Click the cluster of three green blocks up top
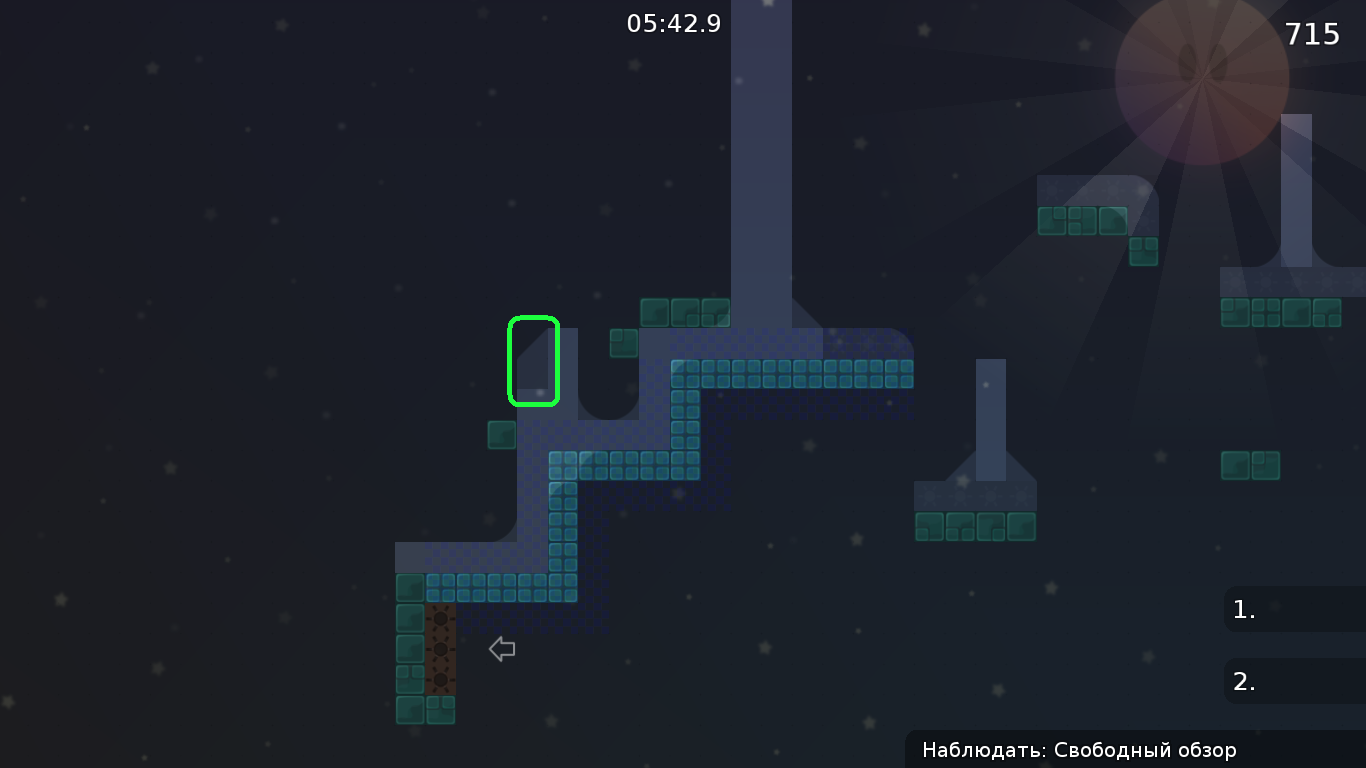 685,312
